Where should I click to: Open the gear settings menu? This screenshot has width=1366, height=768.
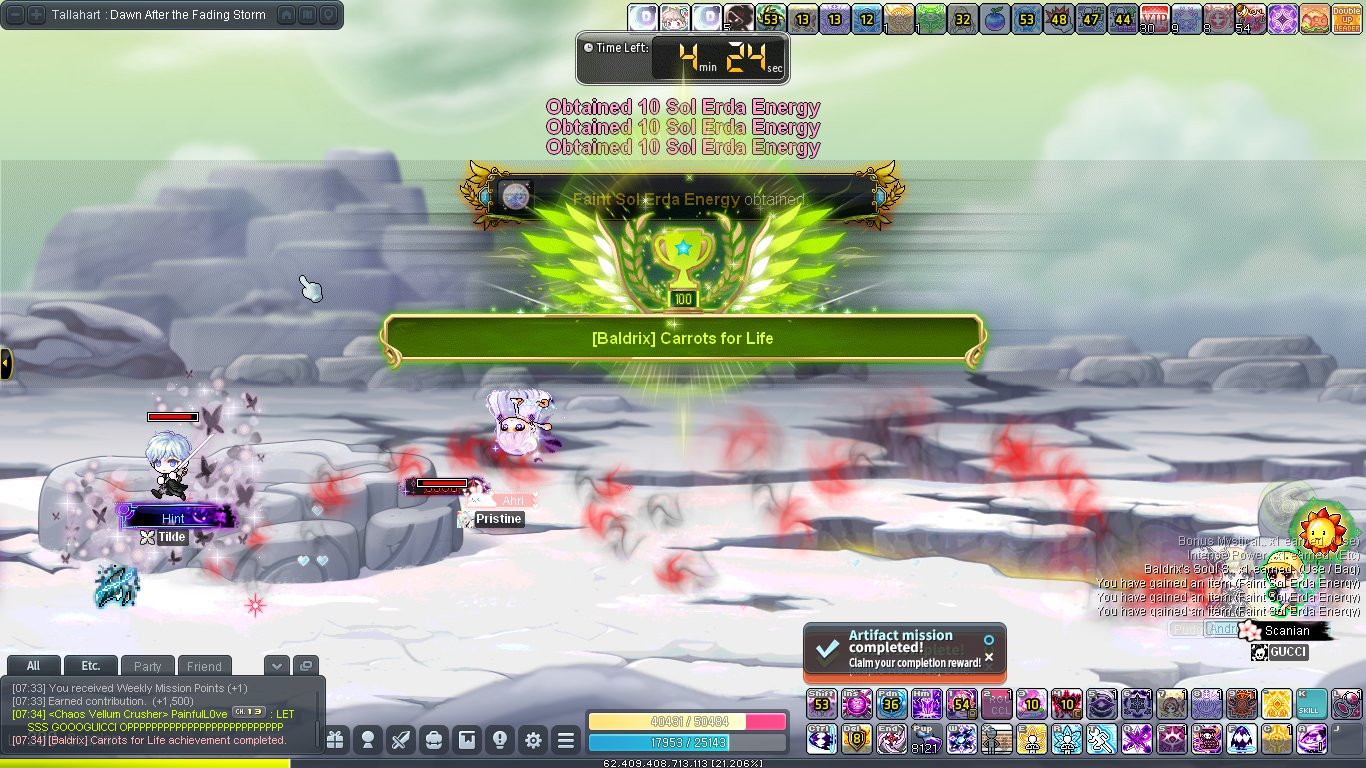pos(533,740)
